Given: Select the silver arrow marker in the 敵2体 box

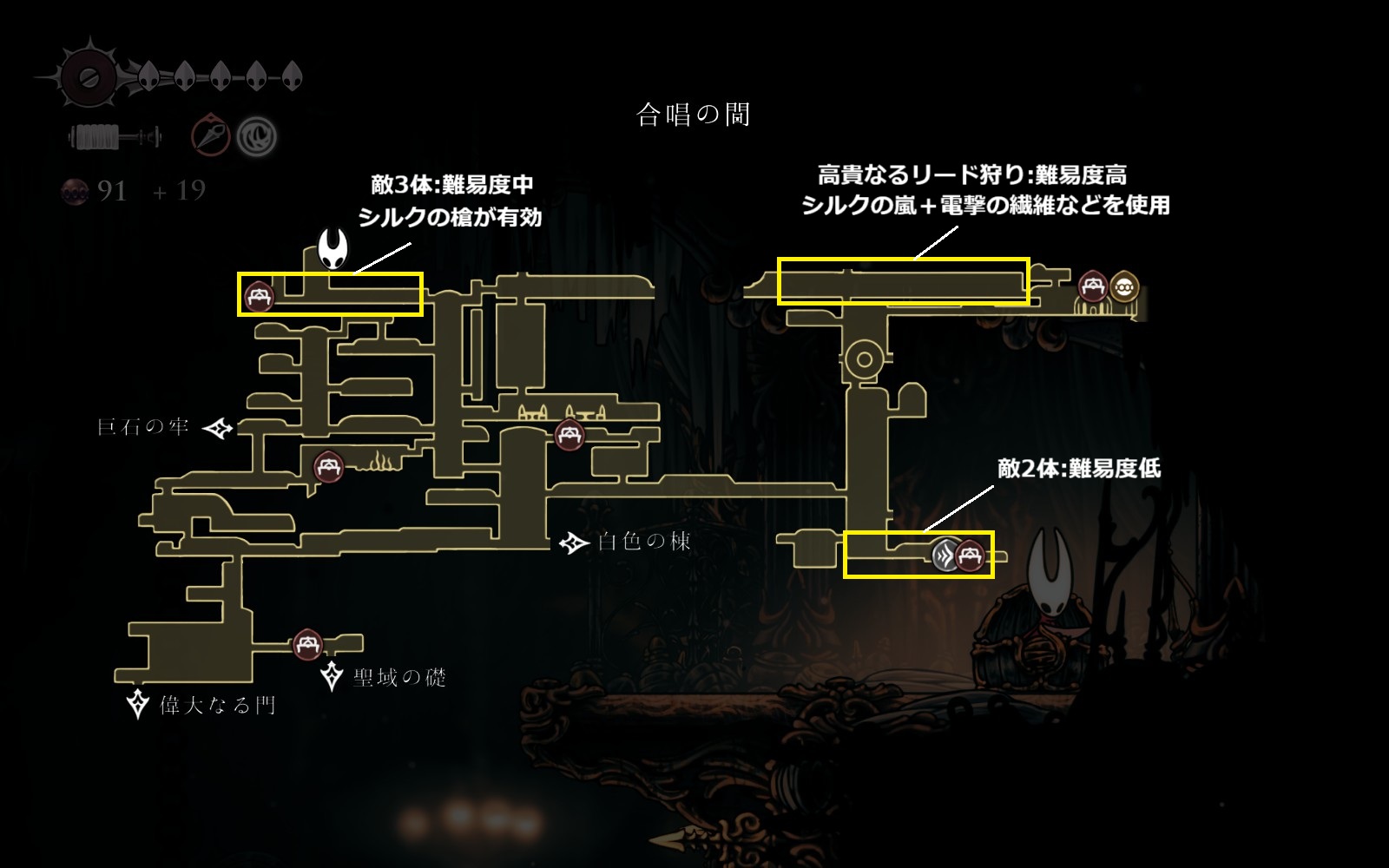Looking at the screenshot, I should [945, 554].
